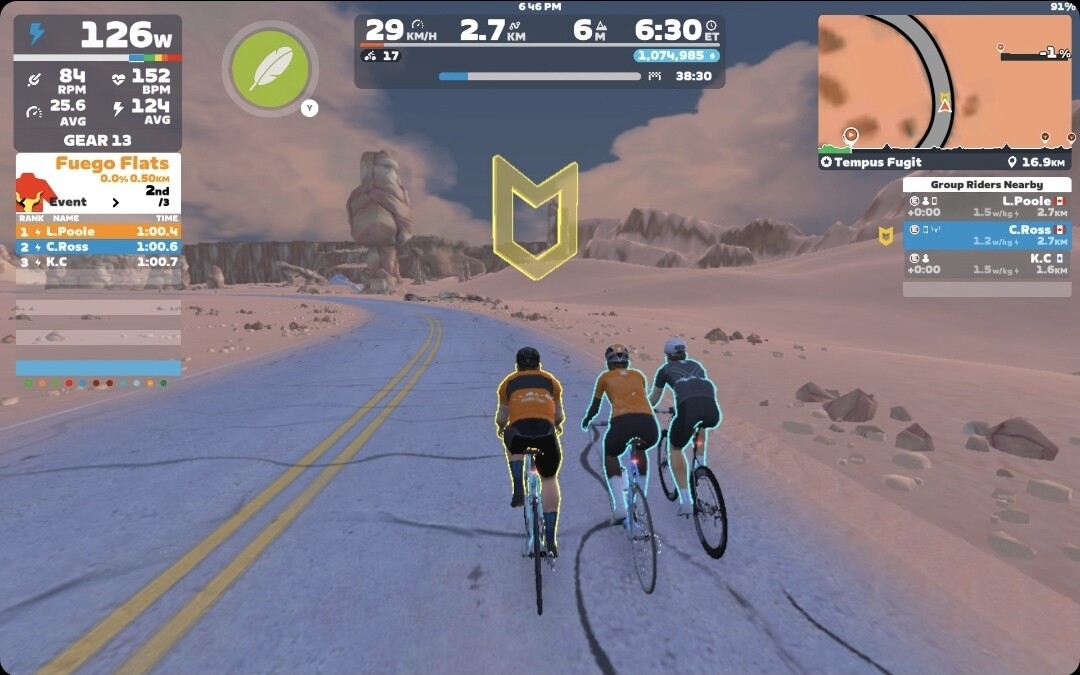Select K.C's third-place Fuego Flats leaderboard row

tap(98, 262)
